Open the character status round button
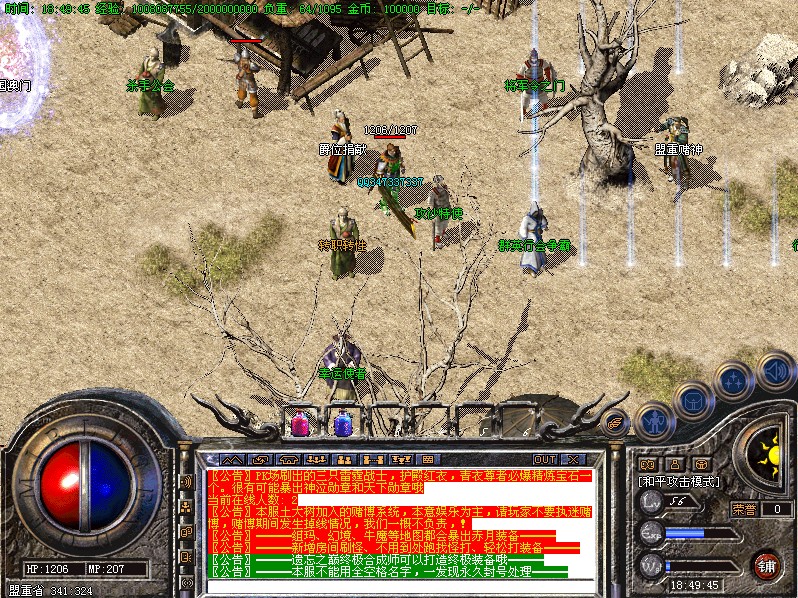798x598 pixels. (x=653, y=421)
